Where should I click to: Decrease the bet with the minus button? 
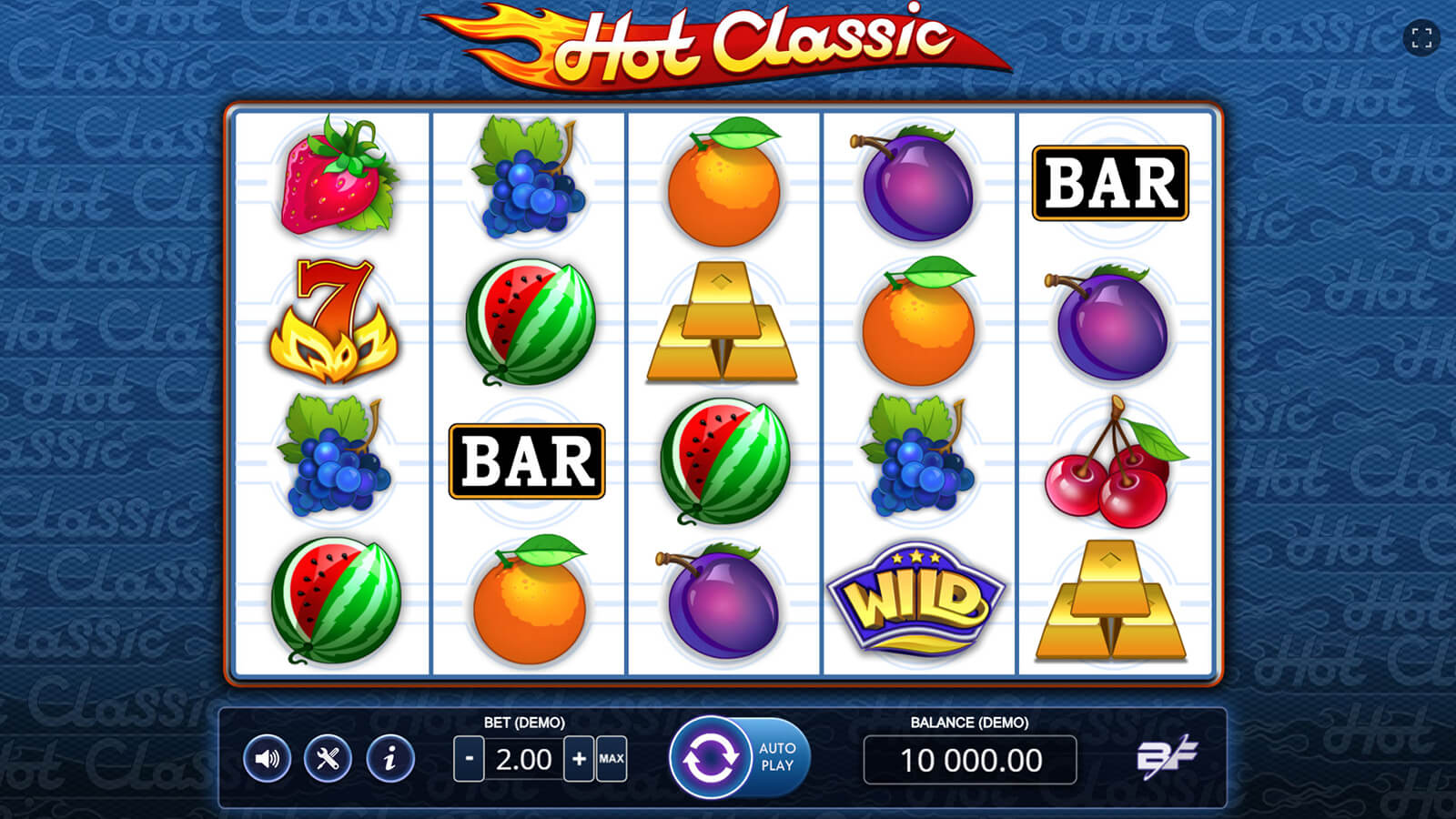click(469, 759)
